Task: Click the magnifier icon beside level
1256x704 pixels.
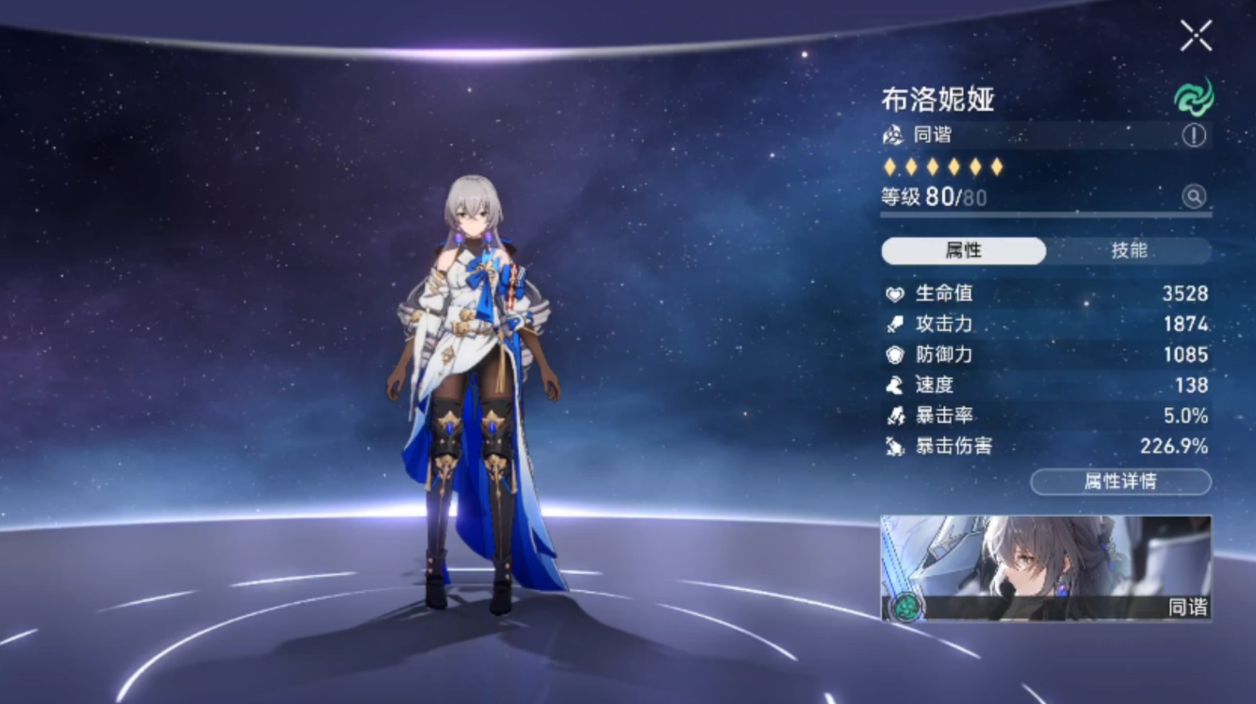Action: coord(1193,197)
